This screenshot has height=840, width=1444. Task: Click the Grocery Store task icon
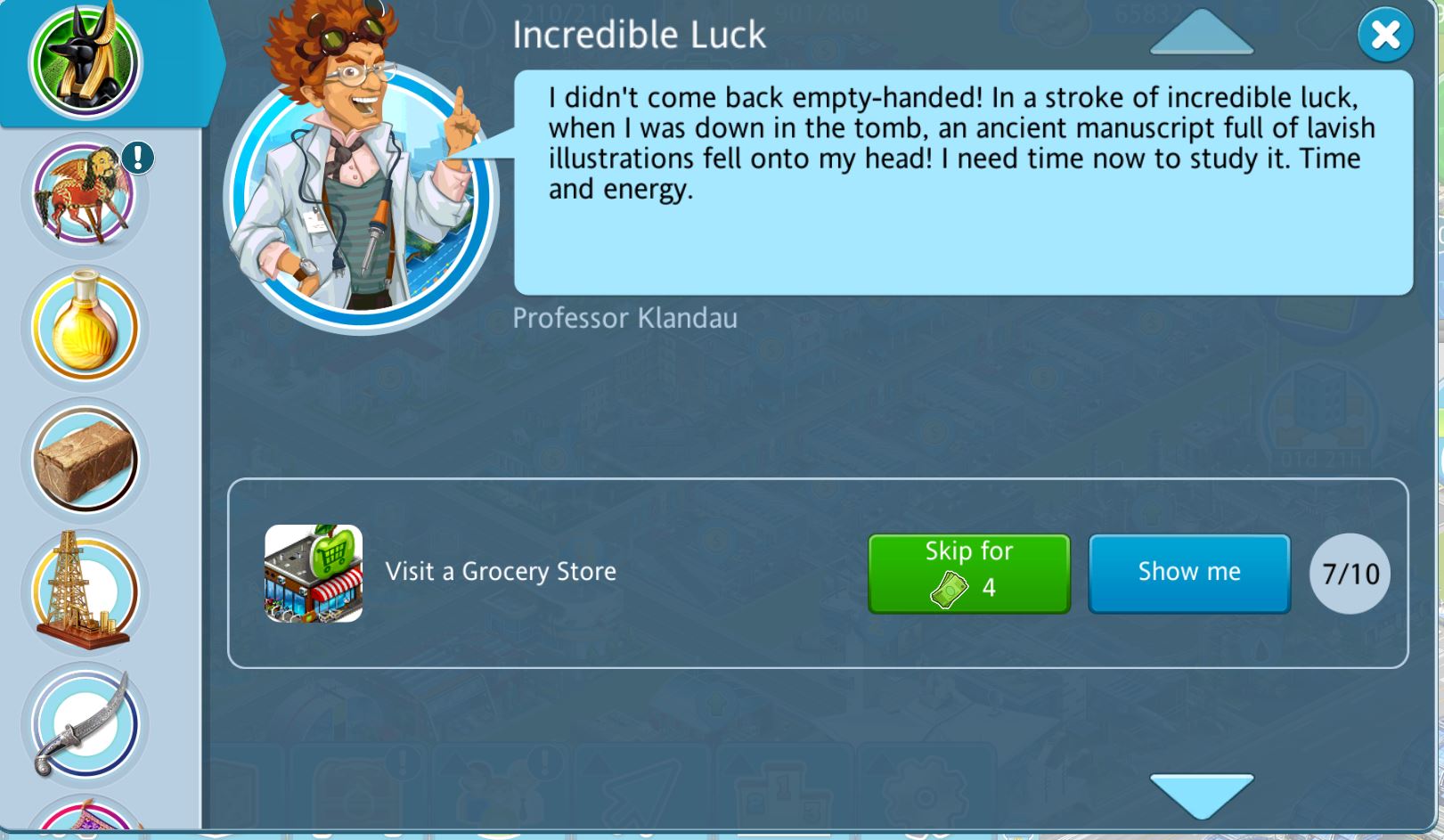(x=314, y=573)
